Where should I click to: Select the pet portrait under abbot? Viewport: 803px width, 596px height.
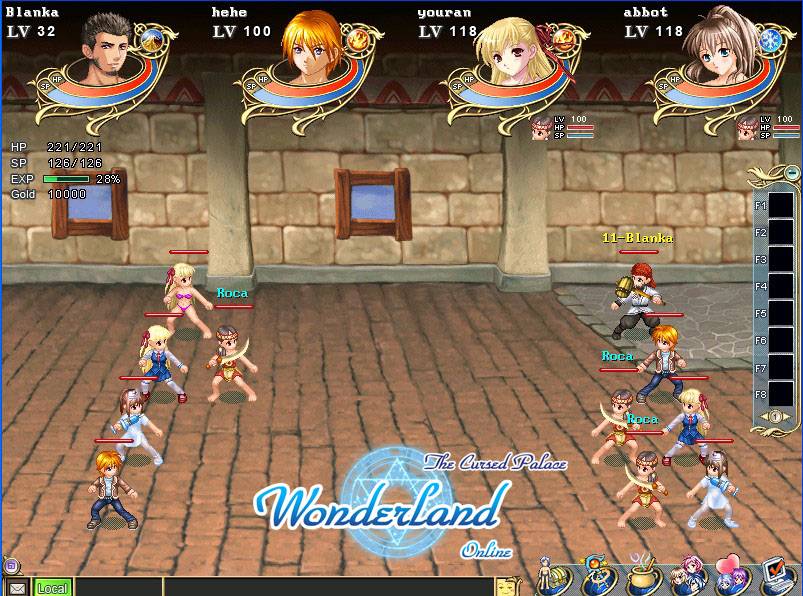747,128
